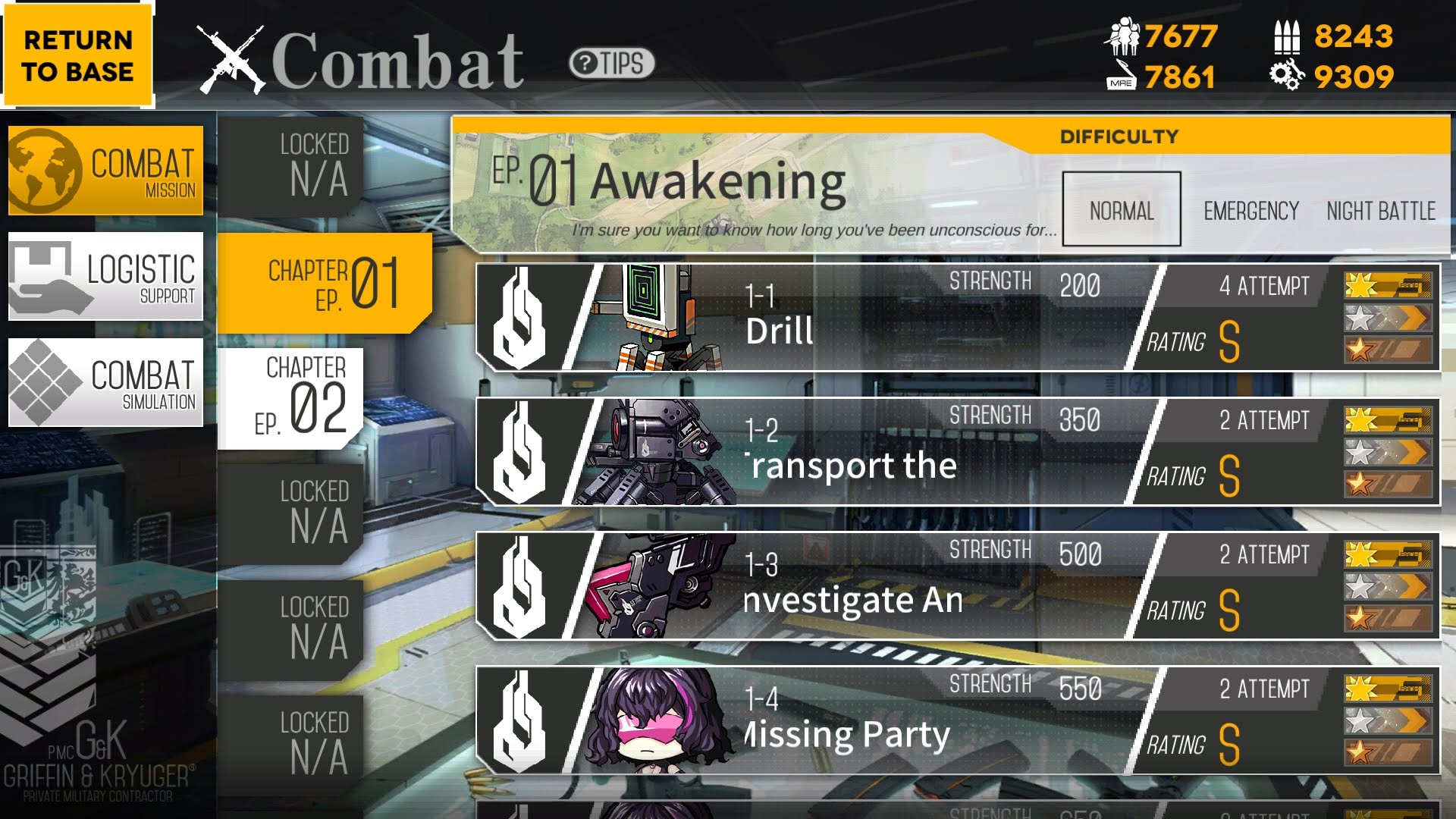Click the ammunition icon showing 8243
The height and width of the screenshot is (819, 1456).
pos(1288,36)
